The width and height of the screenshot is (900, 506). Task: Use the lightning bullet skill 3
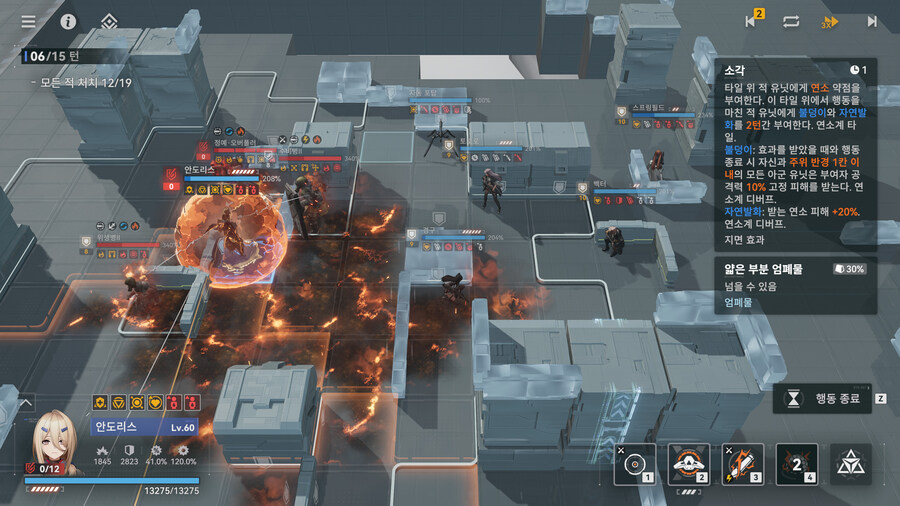pyautogui.click(x=742, y=463)
